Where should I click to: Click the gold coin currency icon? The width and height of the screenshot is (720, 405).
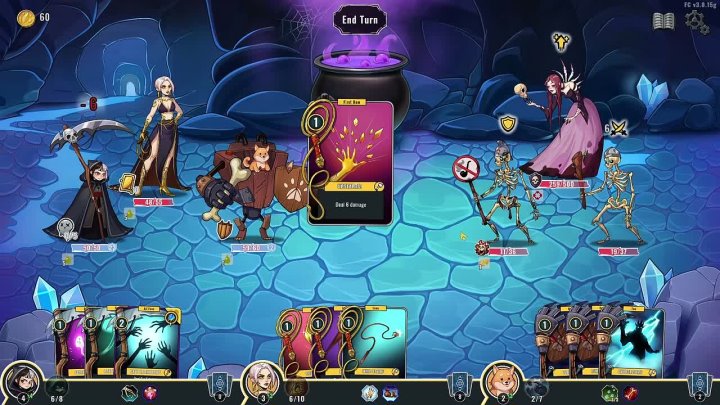click(24, 16)
